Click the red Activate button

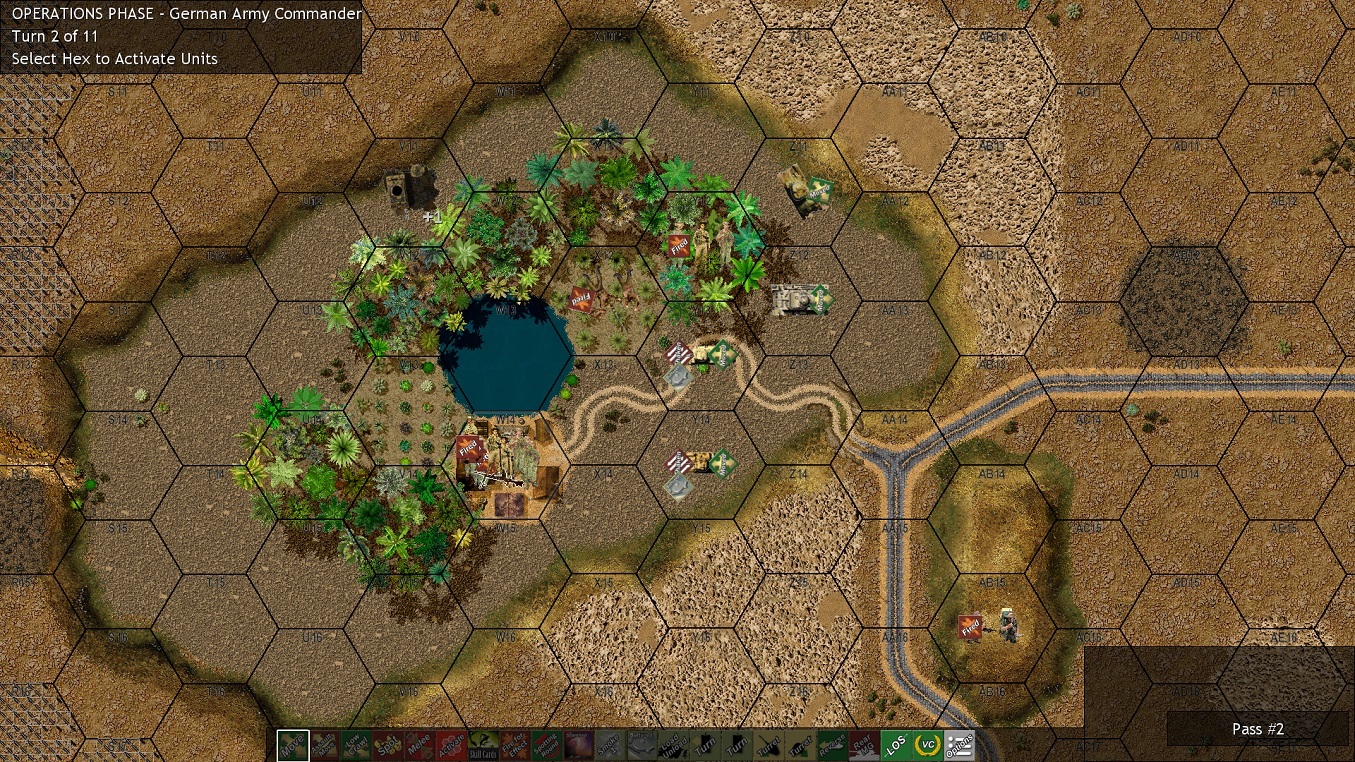[x=451, y=746]
